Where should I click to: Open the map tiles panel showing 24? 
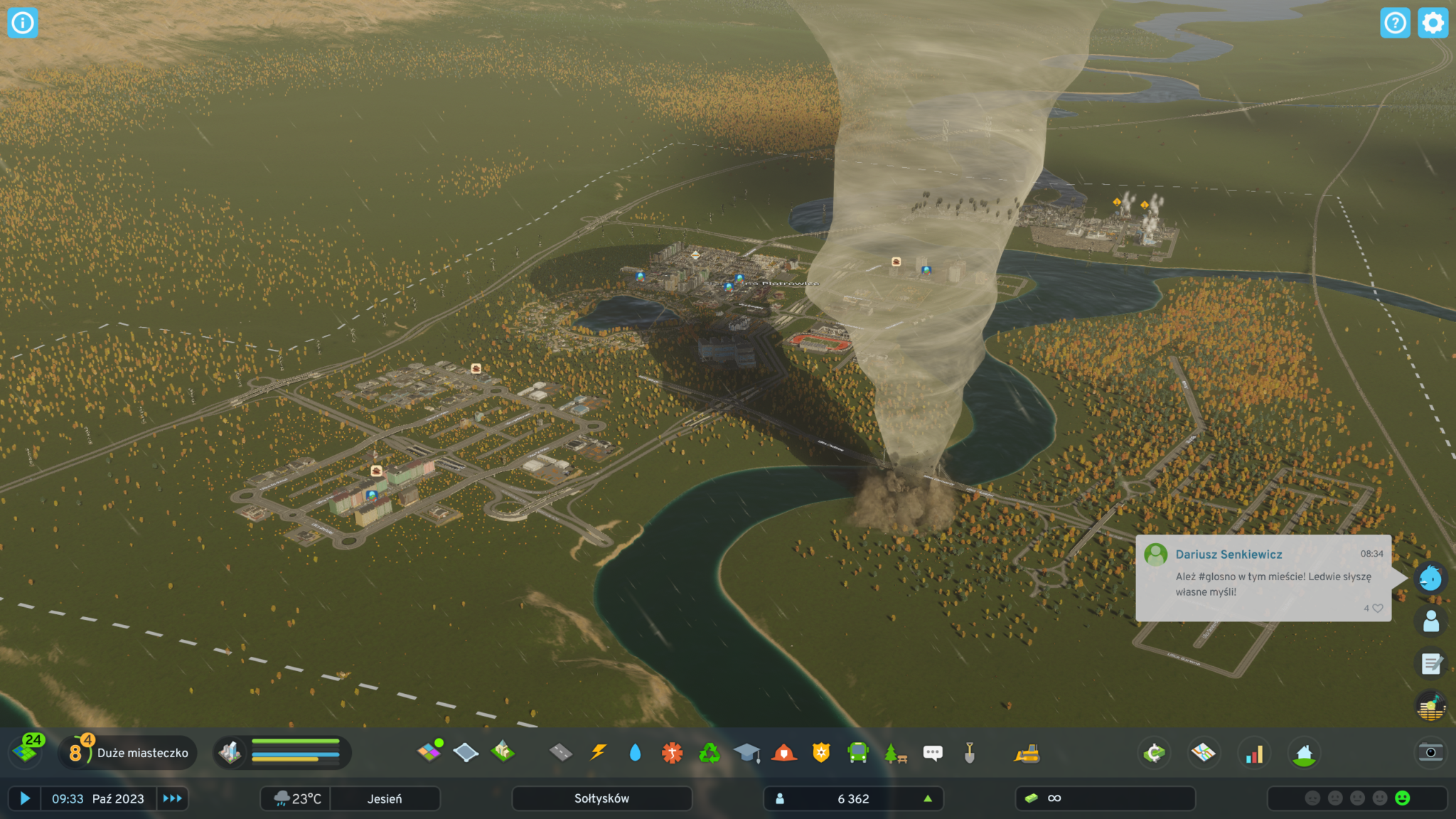coord(28,751)
